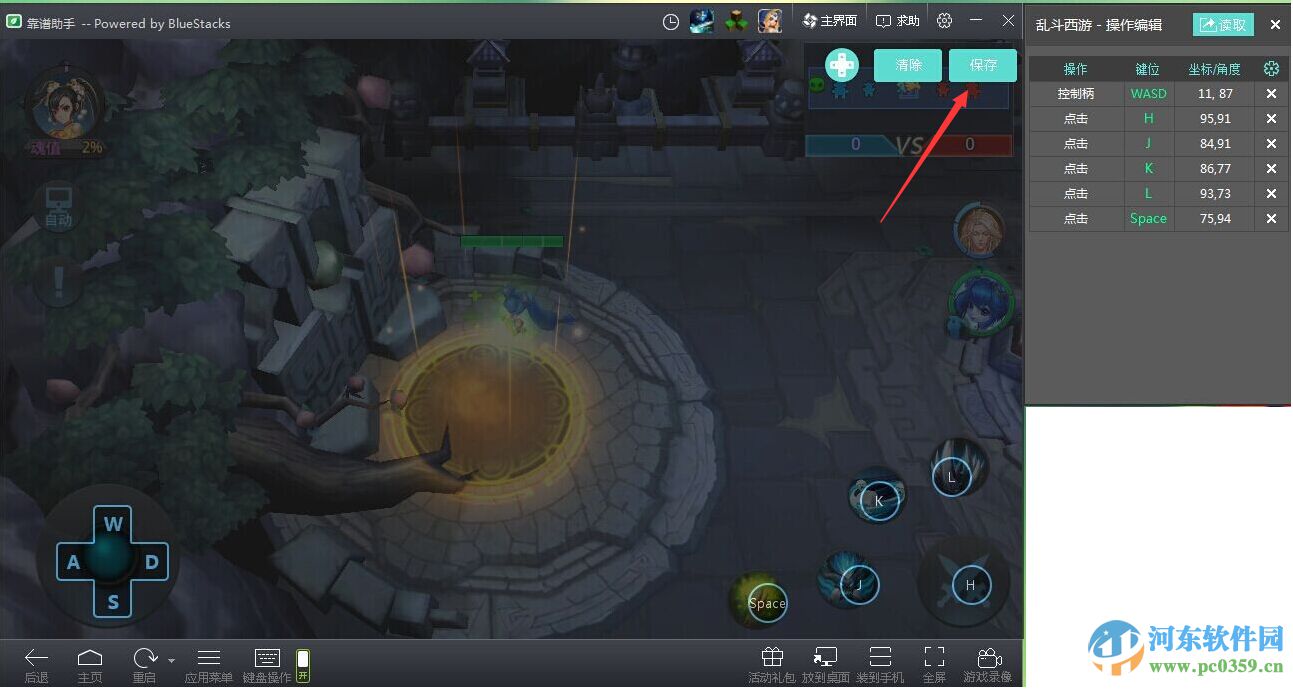The height and width of the screenshot is (691, 1293).
Task: Start 游戏录像 game recording
Action: [x=987, y=664]
